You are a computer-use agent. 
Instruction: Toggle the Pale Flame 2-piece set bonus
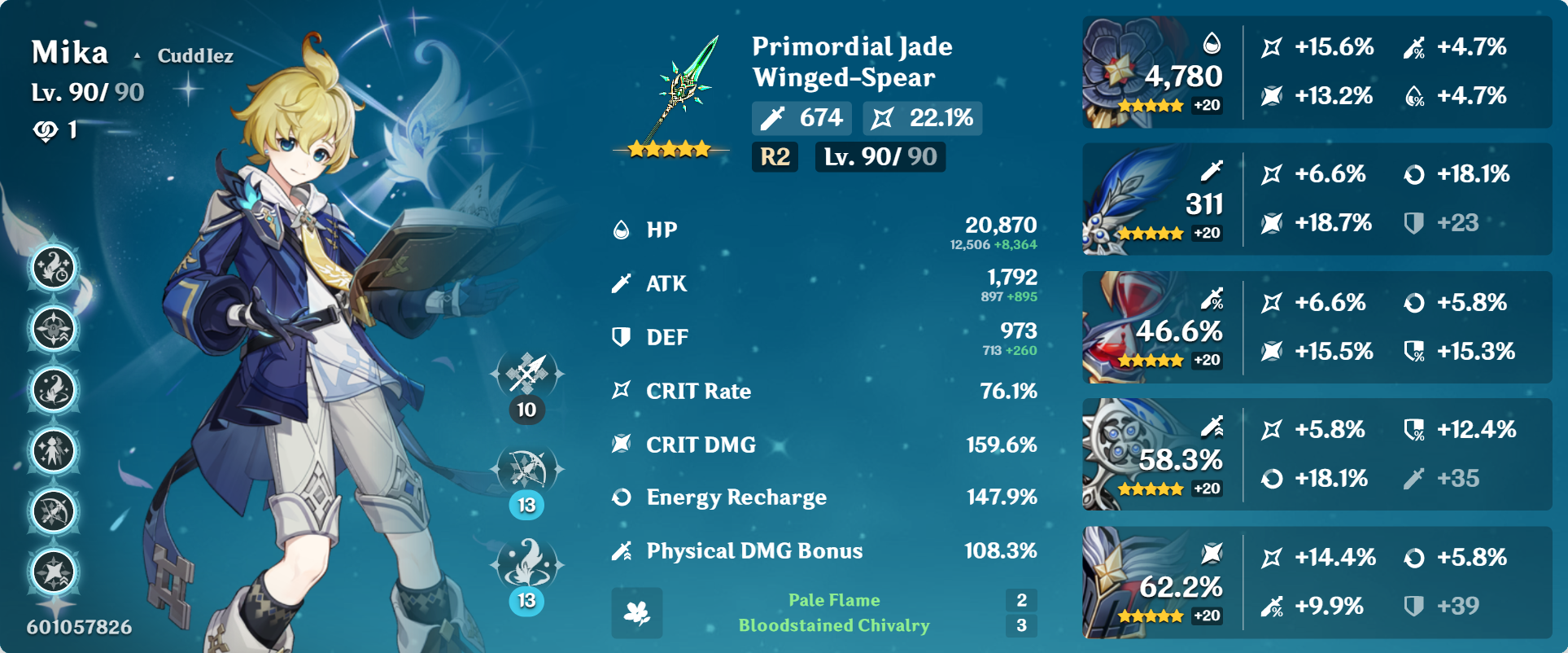(x=833, y=600)
